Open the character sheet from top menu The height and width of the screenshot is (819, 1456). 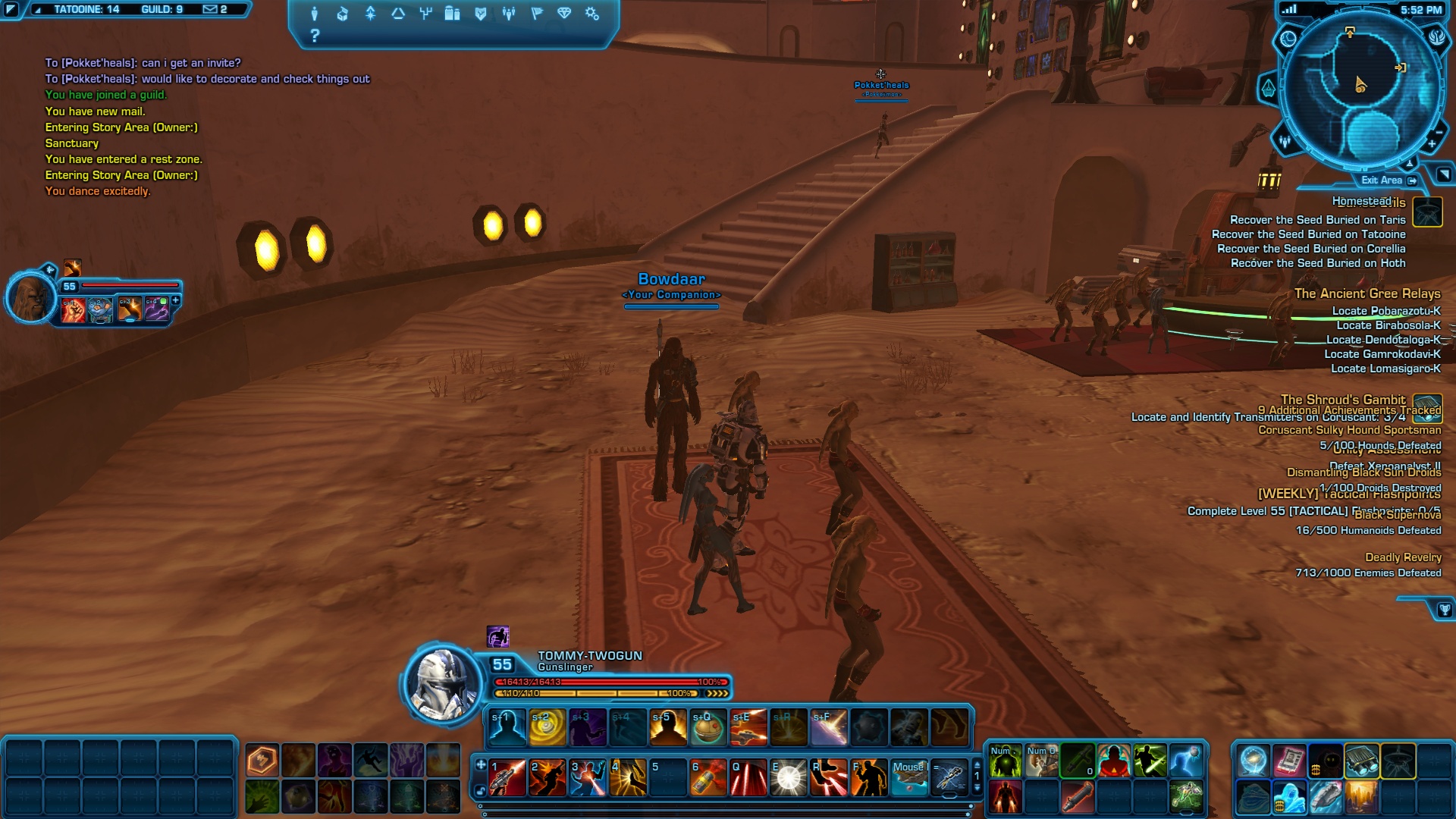(314, 14)
